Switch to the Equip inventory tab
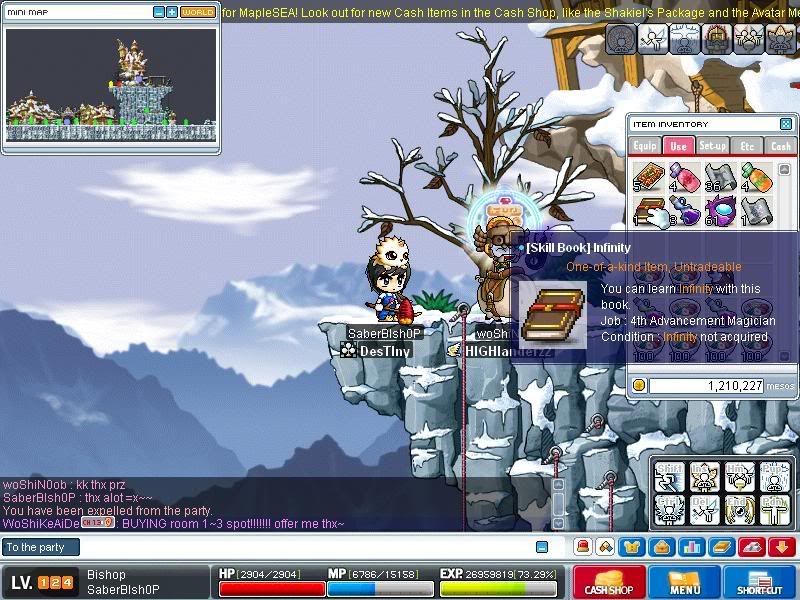 click(645, 146)
